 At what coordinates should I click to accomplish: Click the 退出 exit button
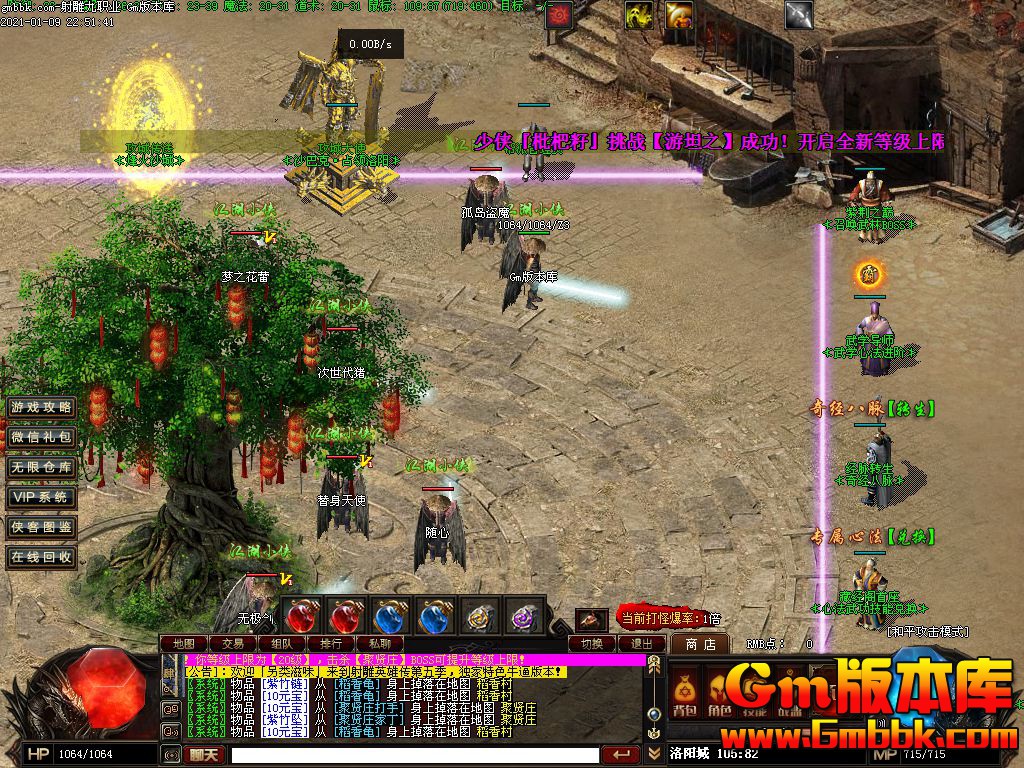[x=641, y=643]
